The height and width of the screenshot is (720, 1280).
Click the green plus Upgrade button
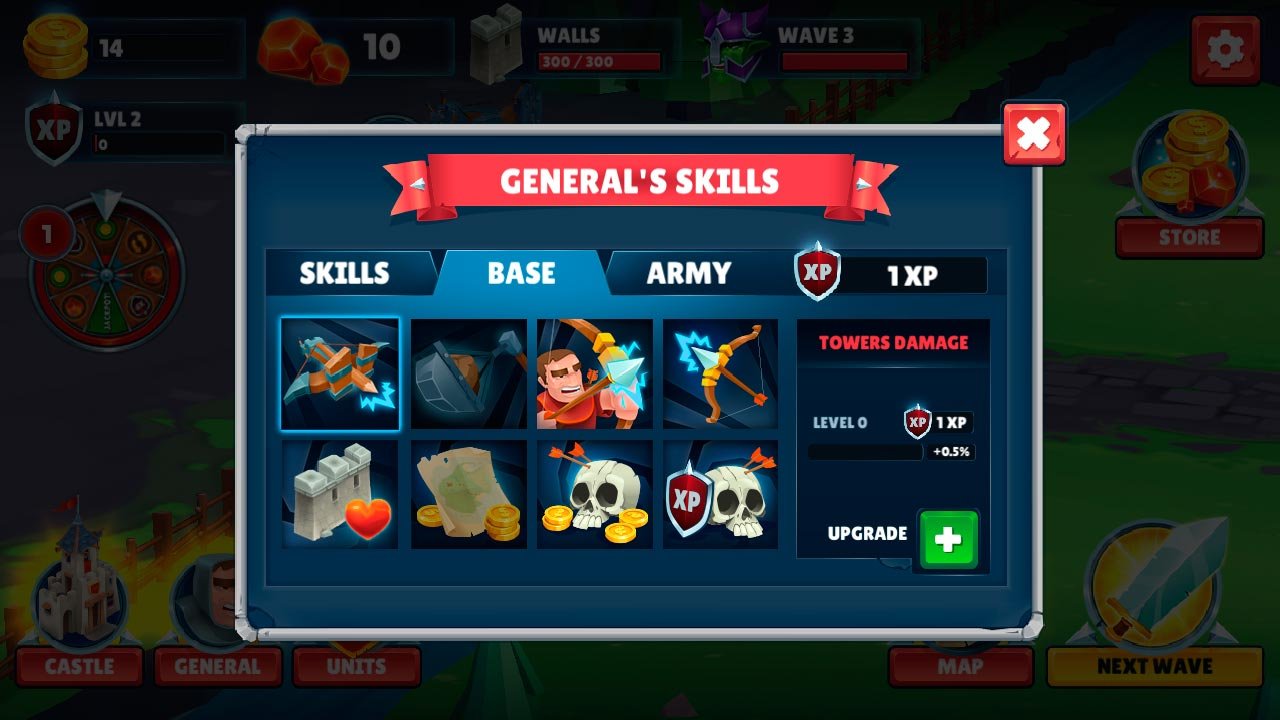(947, 540)
